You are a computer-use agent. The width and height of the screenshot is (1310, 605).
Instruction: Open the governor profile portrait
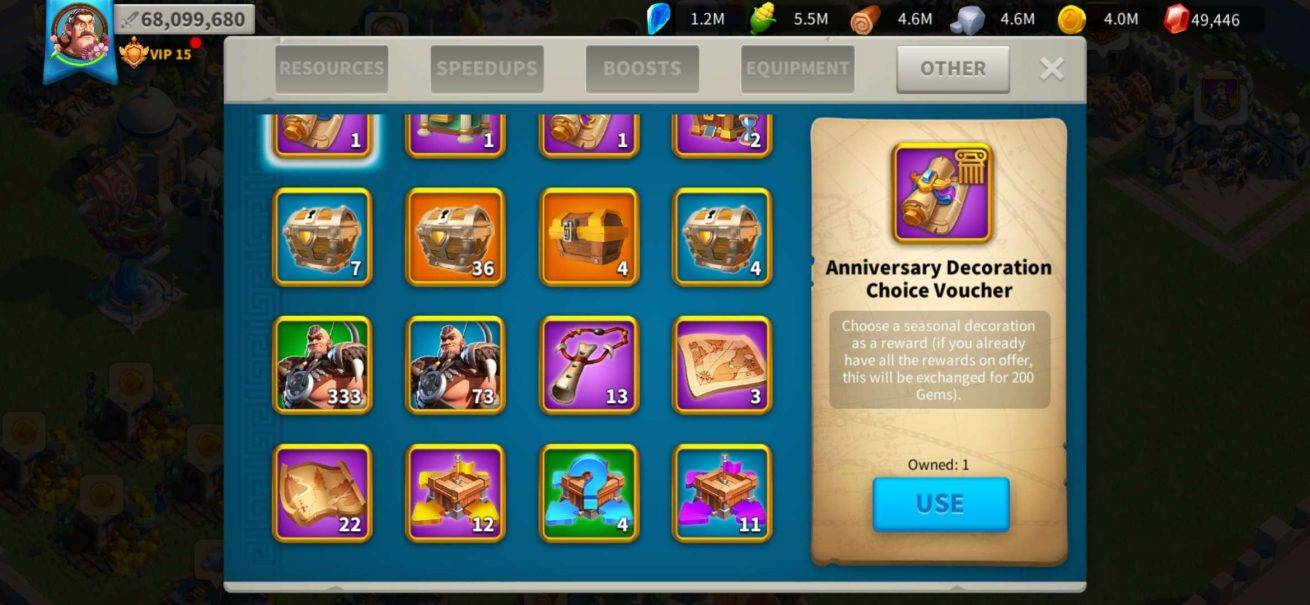tap(79, 34)
